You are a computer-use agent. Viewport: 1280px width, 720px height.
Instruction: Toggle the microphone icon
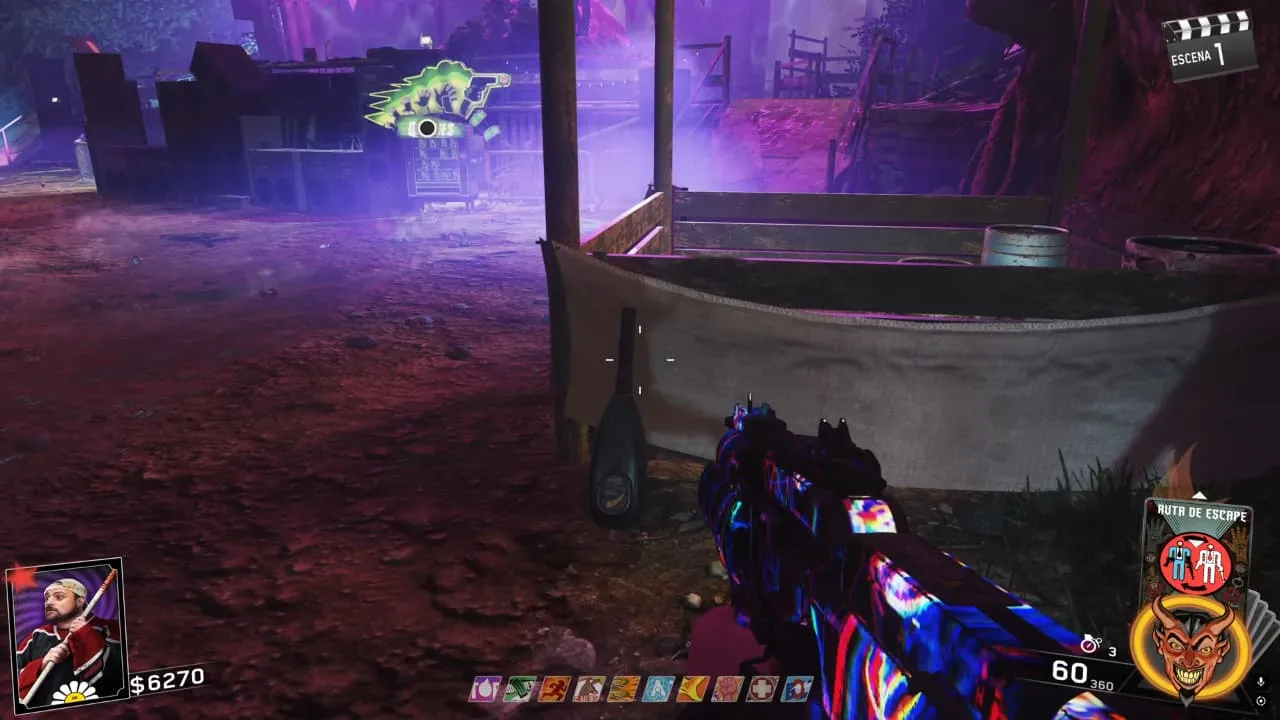tap(1260, 682)
